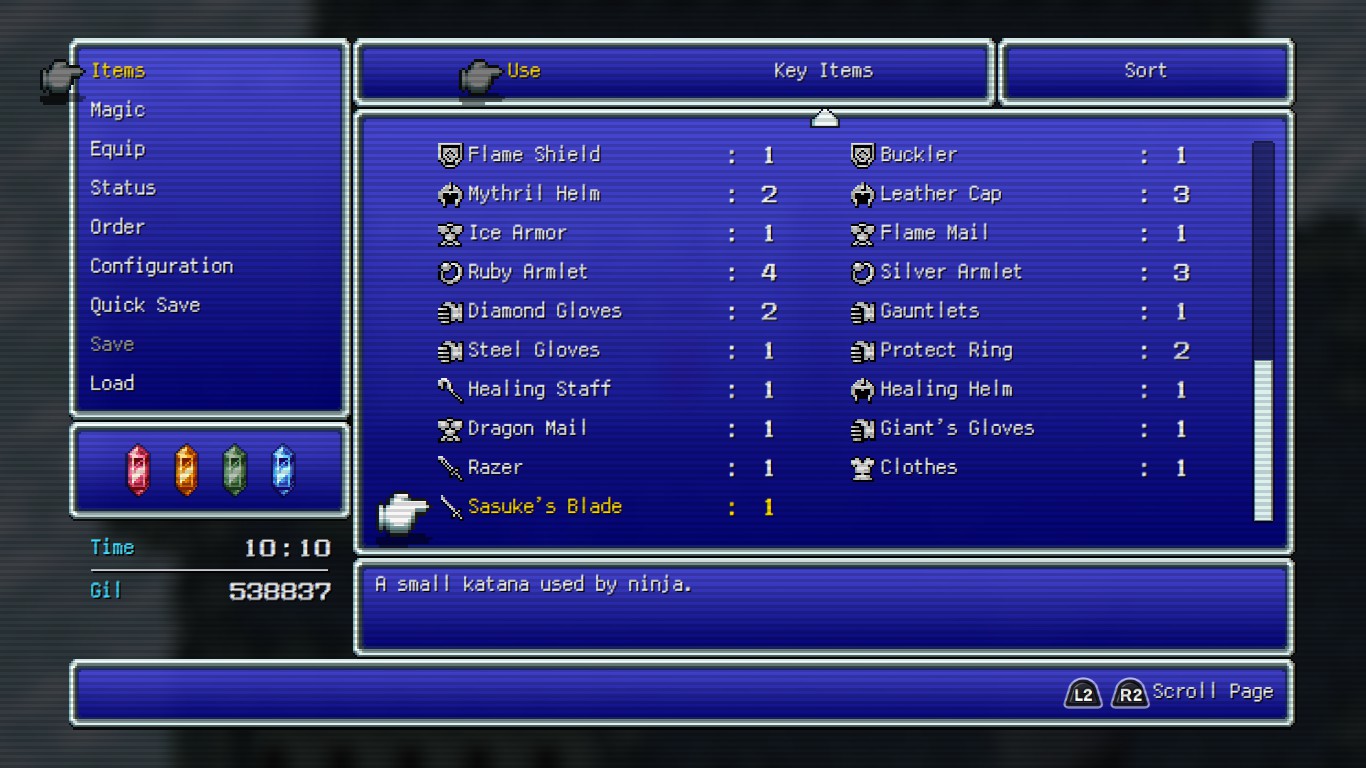The height and width of the screenshot is (768, 1366).
Task: Open the Configuration menu
Action: click(x=161, y=265)
